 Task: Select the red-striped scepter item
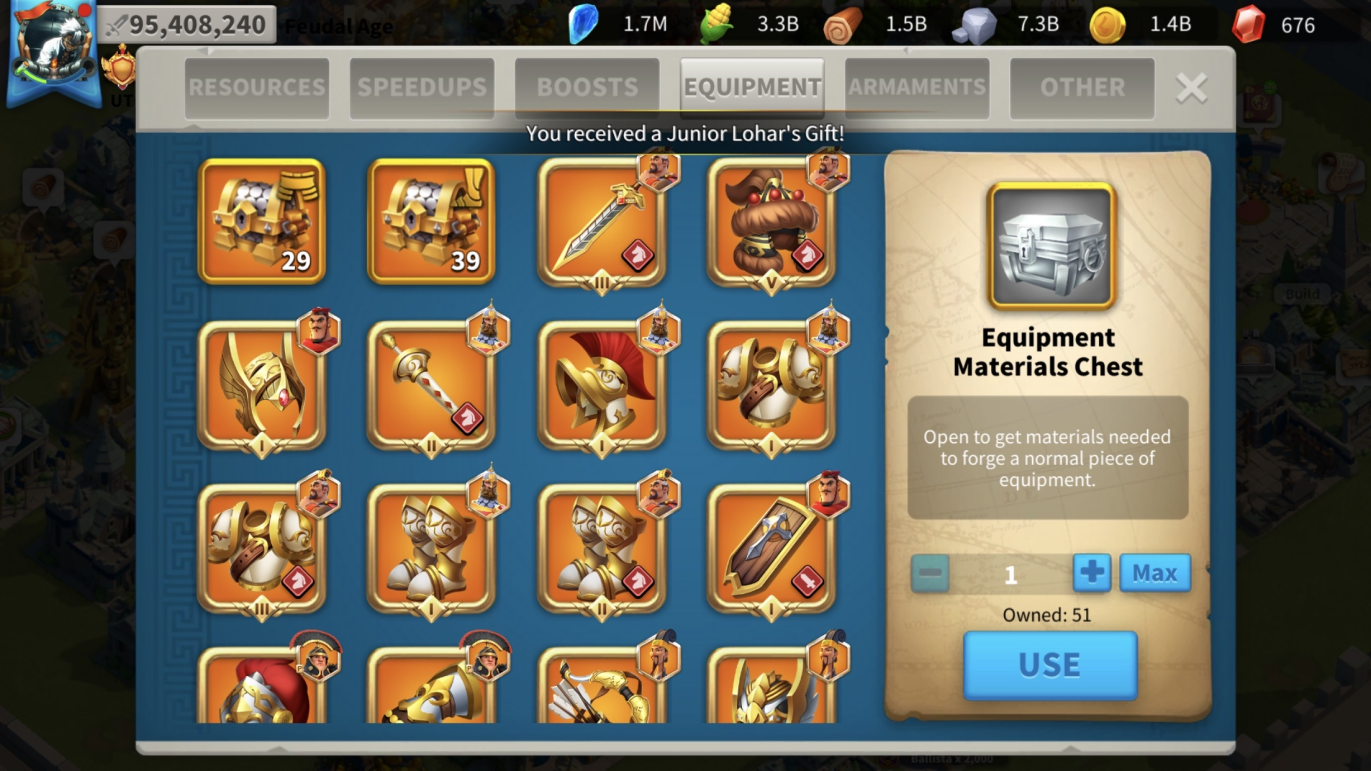431,385
